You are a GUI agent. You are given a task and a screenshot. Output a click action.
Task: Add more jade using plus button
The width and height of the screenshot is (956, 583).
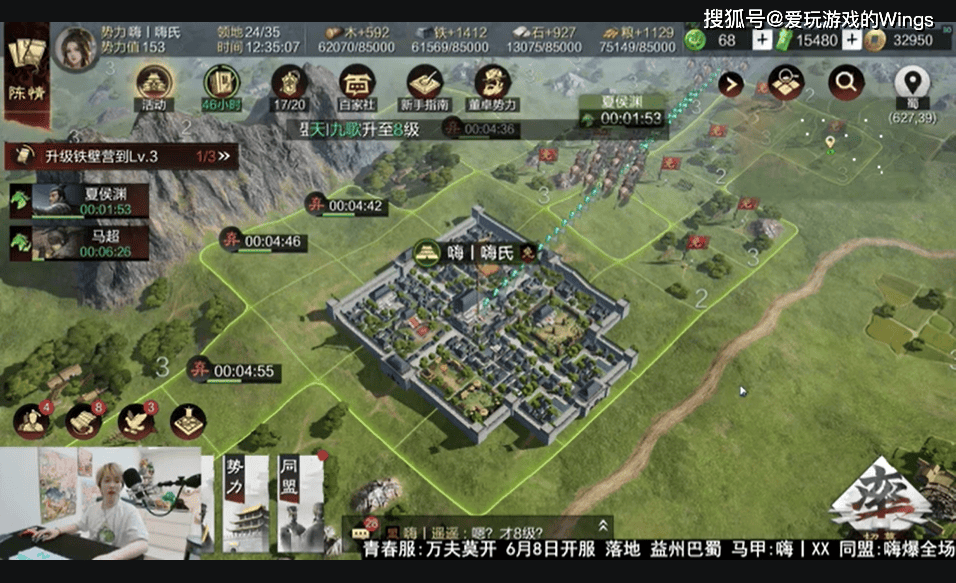(762, 40)
